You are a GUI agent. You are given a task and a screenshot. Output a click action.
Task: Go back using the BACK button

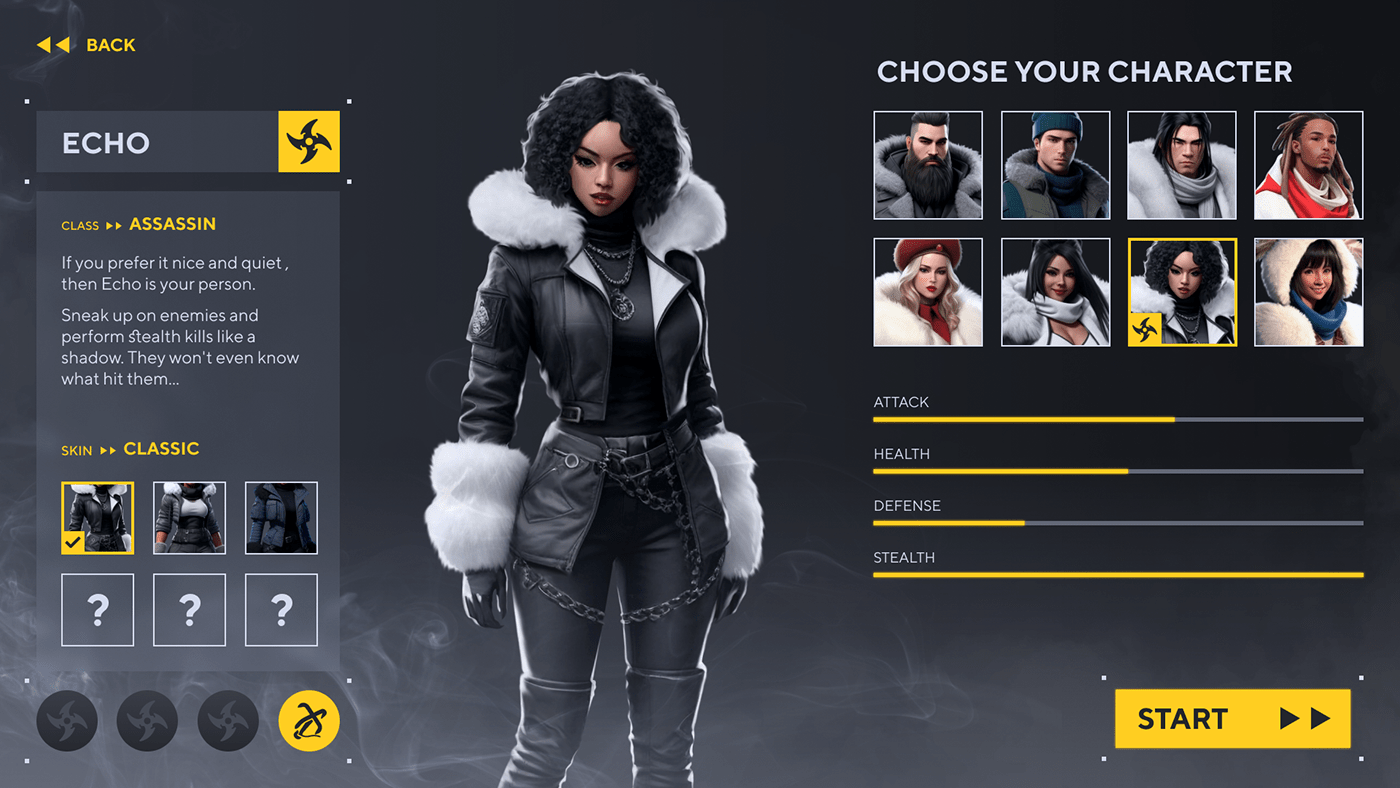point(86,45)
